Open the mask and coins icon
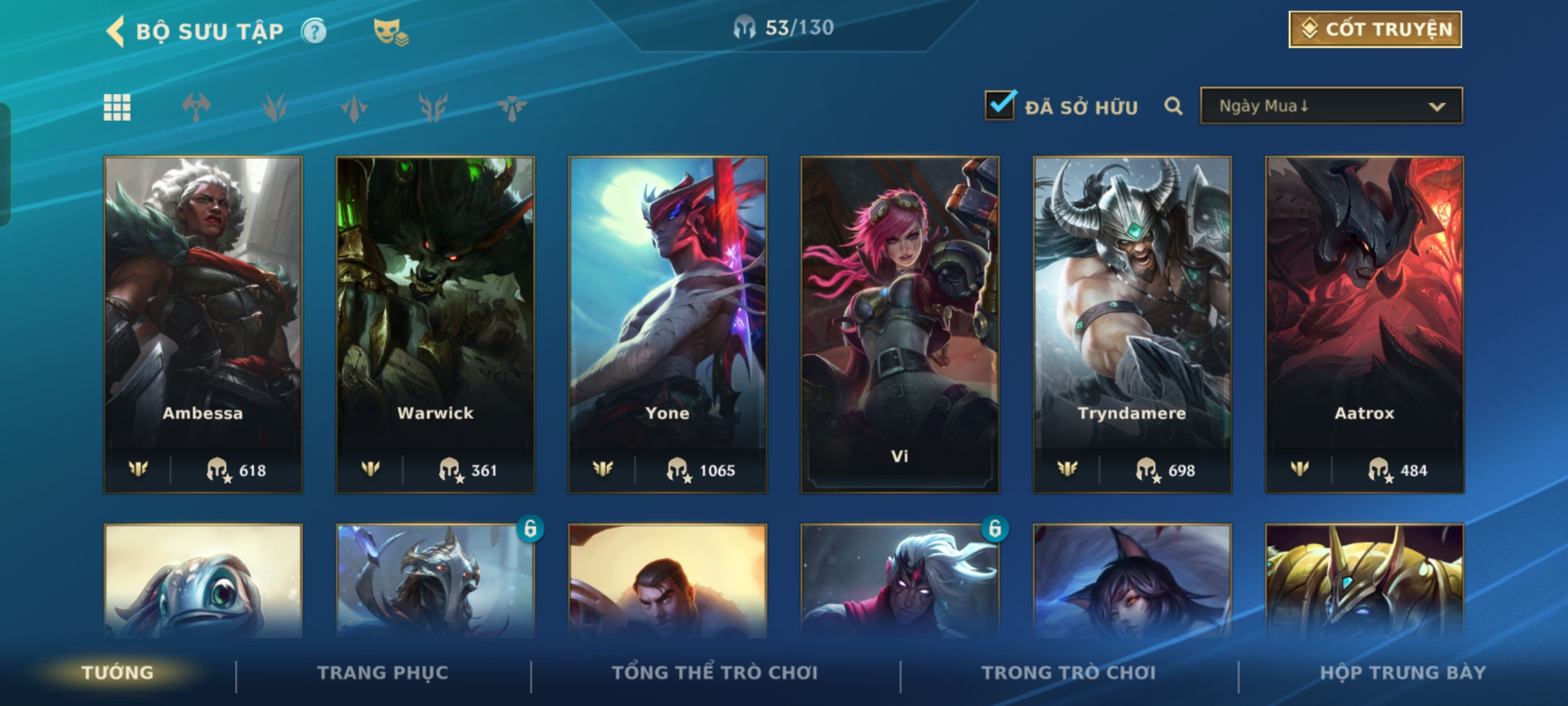 tap(390, 32)
